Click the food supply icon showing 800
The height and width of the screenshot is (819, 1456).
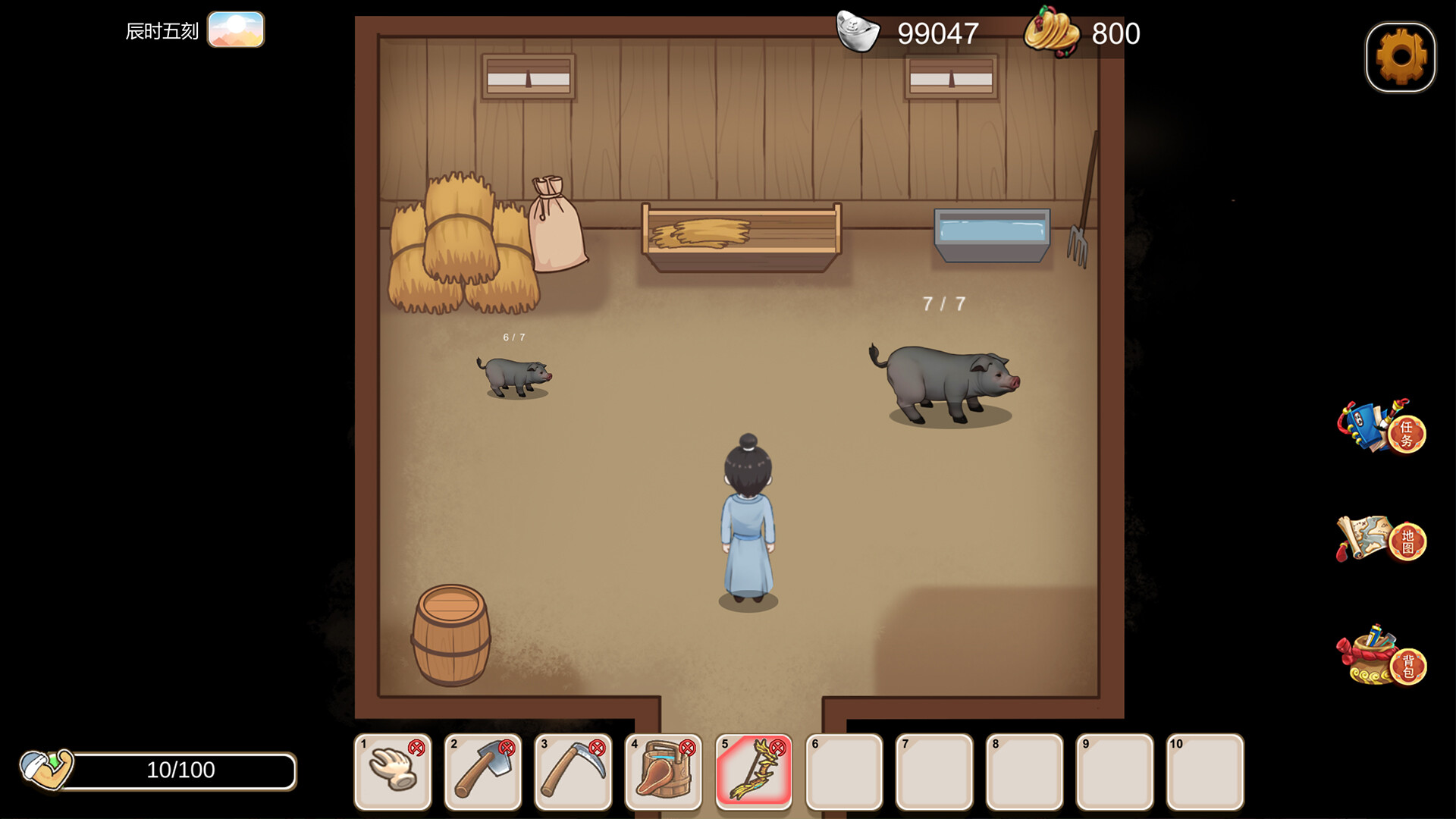tap(1053, 33)
